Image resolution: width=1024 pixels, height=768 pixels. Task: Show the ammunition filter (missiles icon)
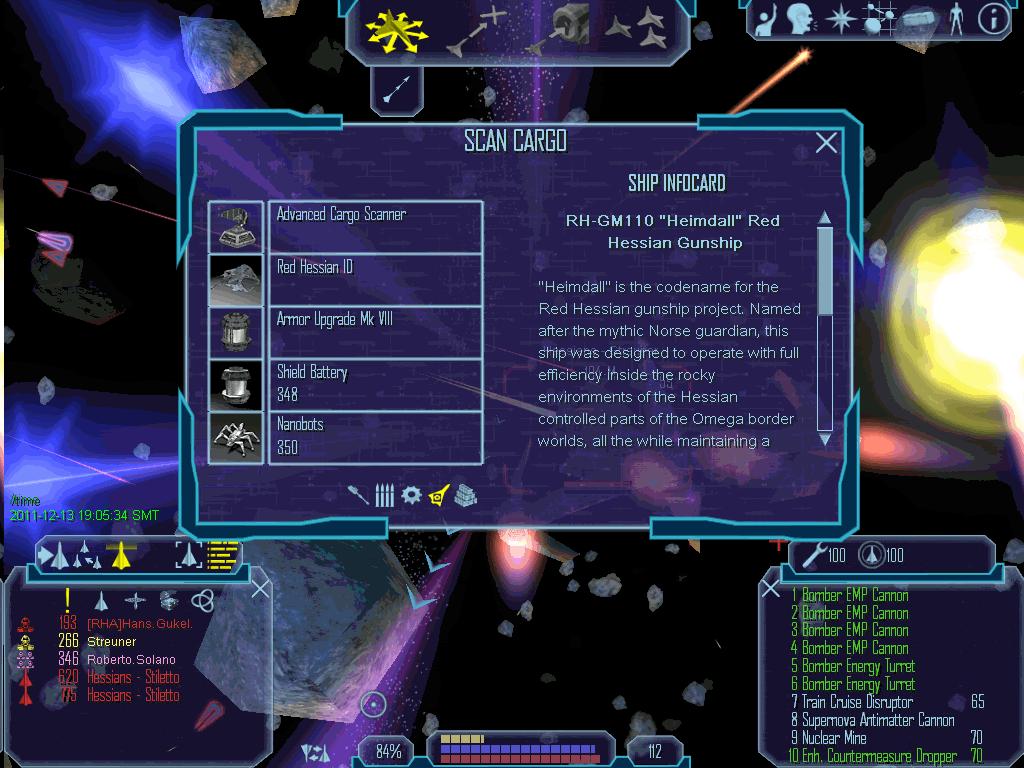(x=384, y=494)
